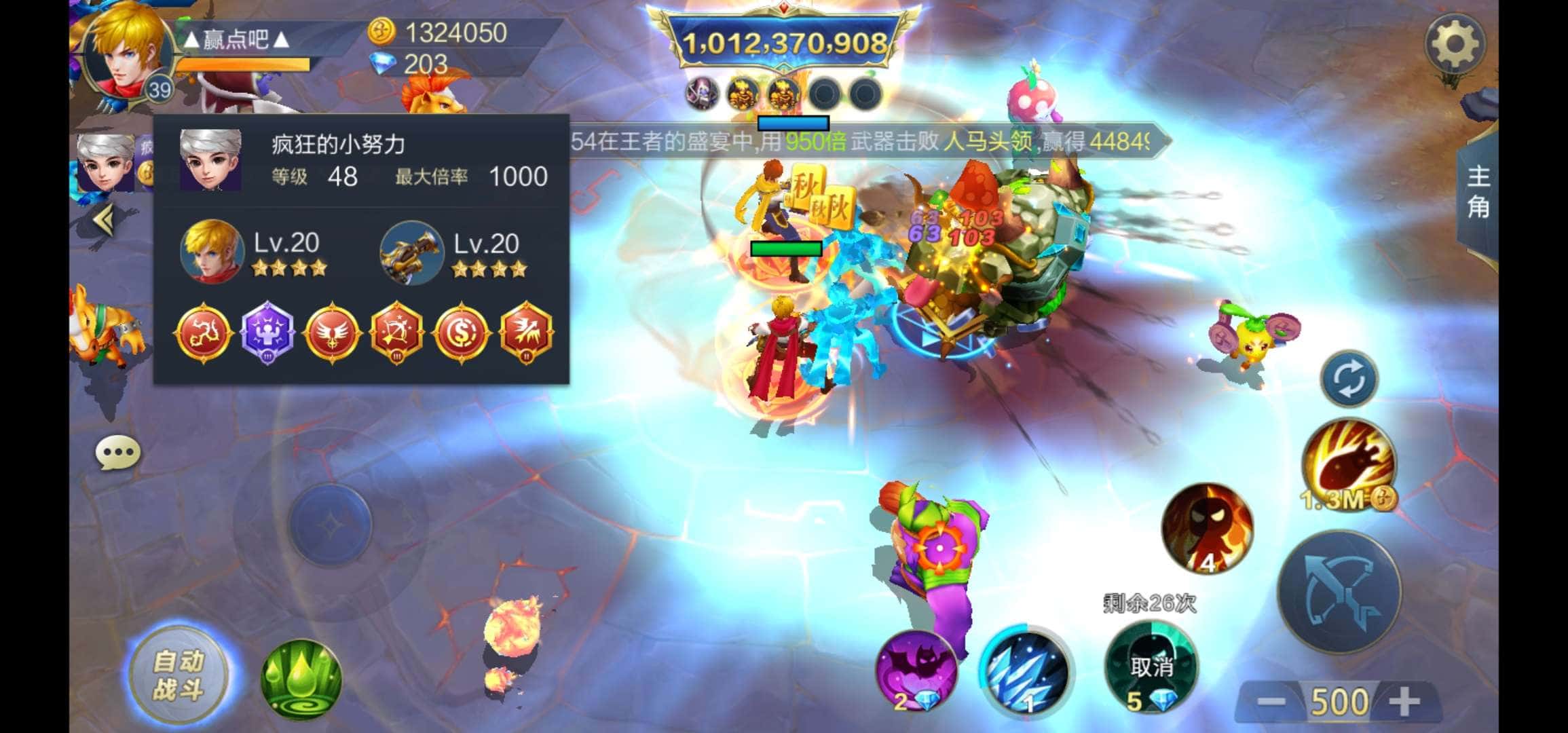The height and width of the screenshot is (733, 1568).
Task: View the Lv.20 crossbow weapon icon
Action: coord(411,252)
